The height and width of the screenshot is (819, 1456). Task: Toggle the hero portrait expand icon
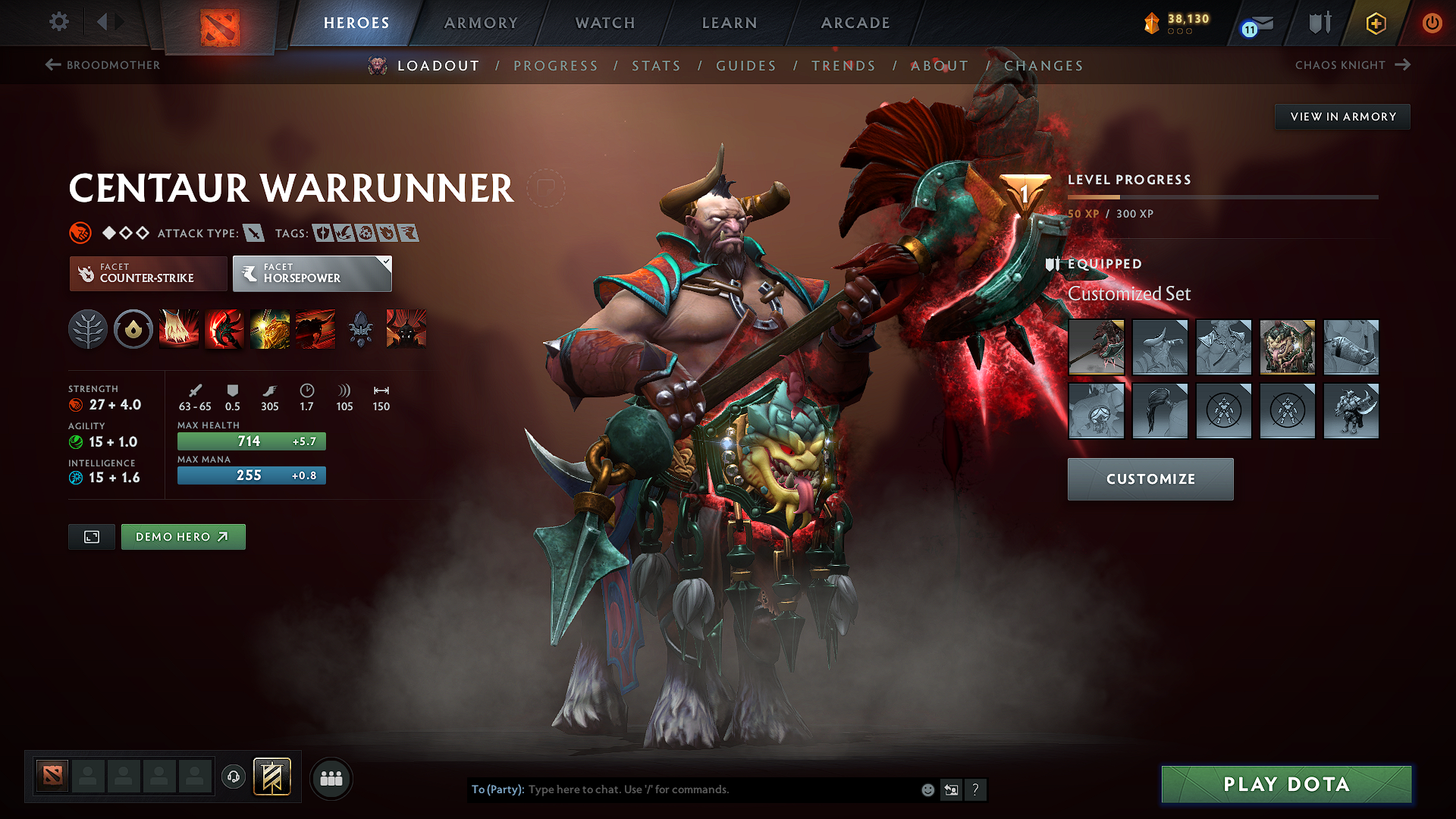coord(91,536)
